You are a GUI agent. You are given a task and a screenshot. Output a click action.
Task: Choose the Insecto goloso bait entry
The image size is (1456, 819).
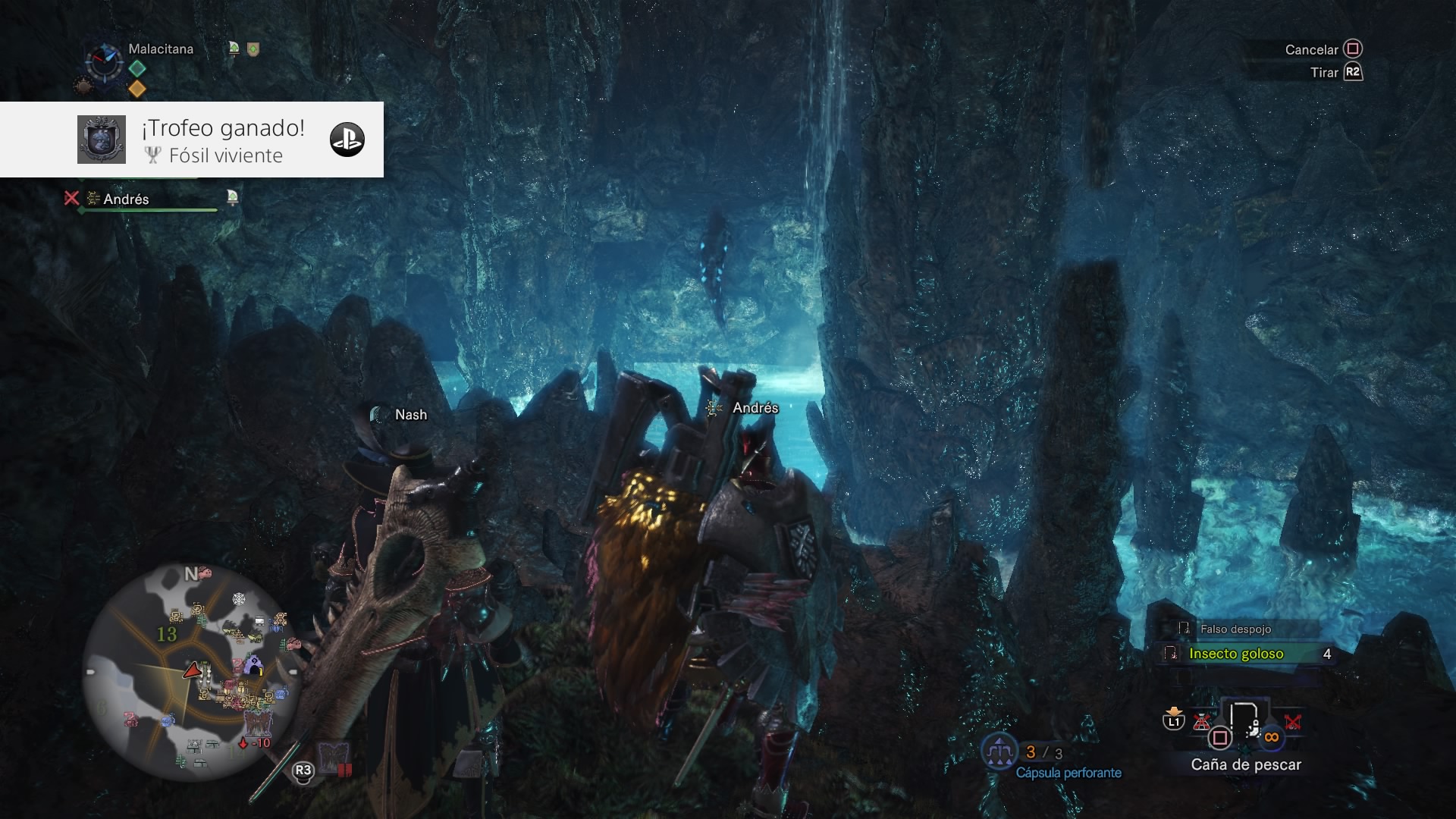pyautogui.click(x=1236, y=654)
